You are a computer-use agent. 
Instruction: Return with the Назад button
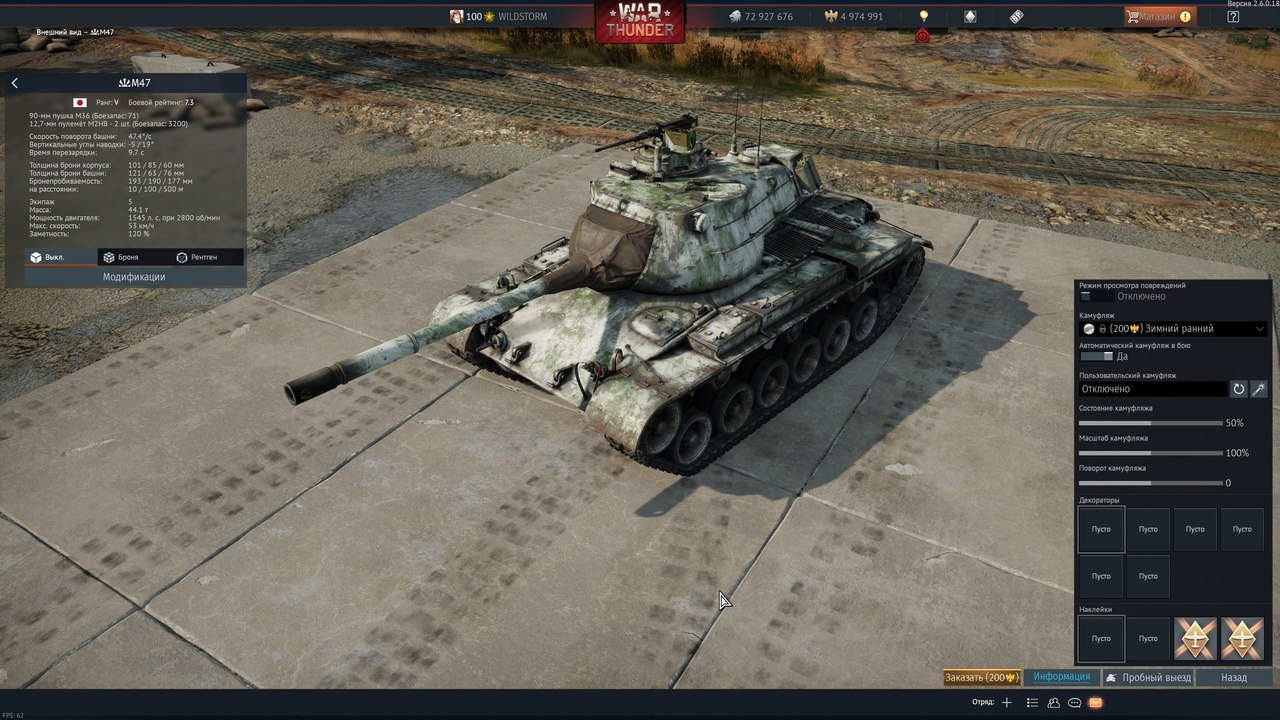1234,677
